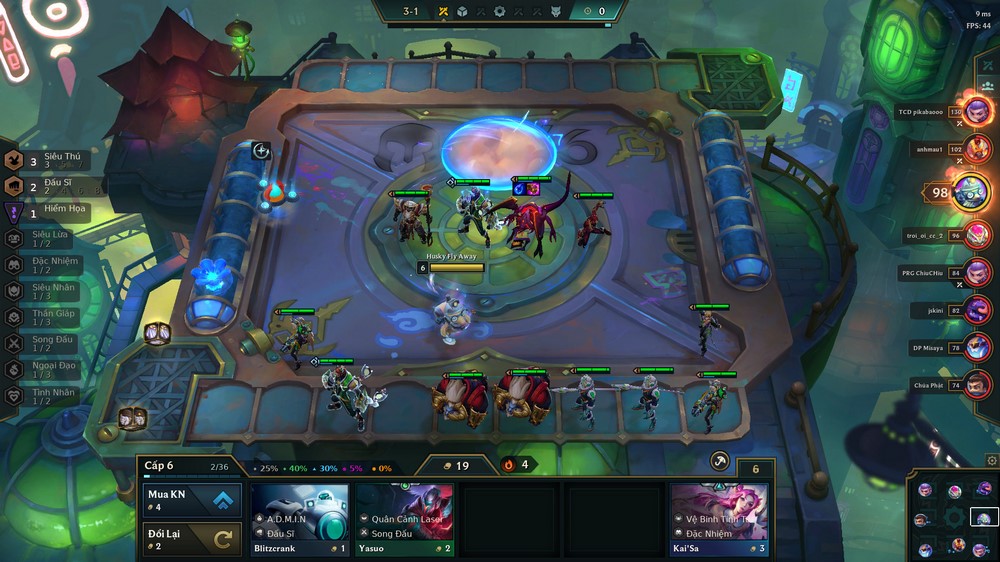Select the Kai'Sa champion card
The image size is (1000, 562).
pos(720,518)
